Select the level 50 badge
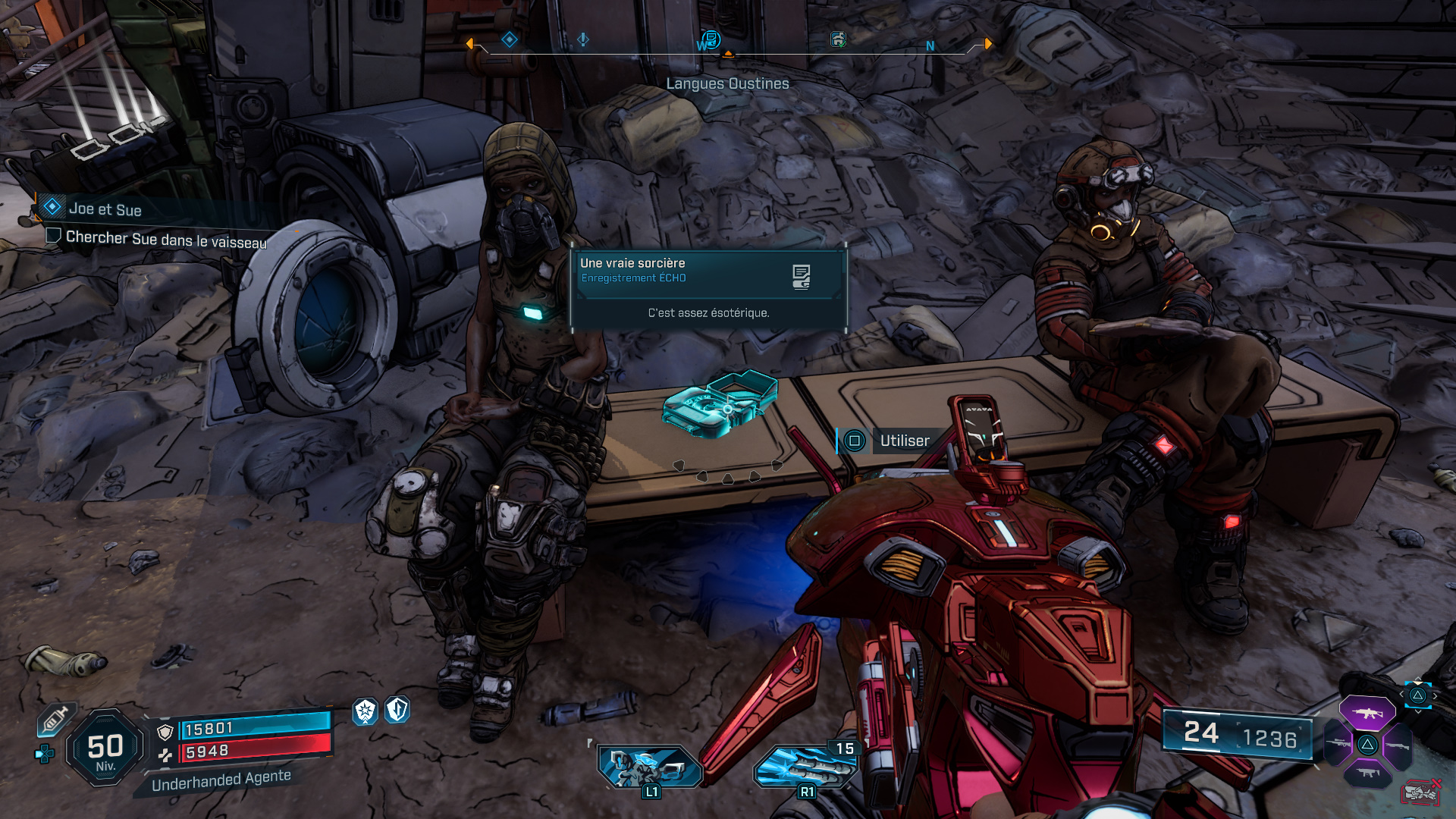Image resolution: width=1456 pixels, height=819 pixels. (105, 749)
